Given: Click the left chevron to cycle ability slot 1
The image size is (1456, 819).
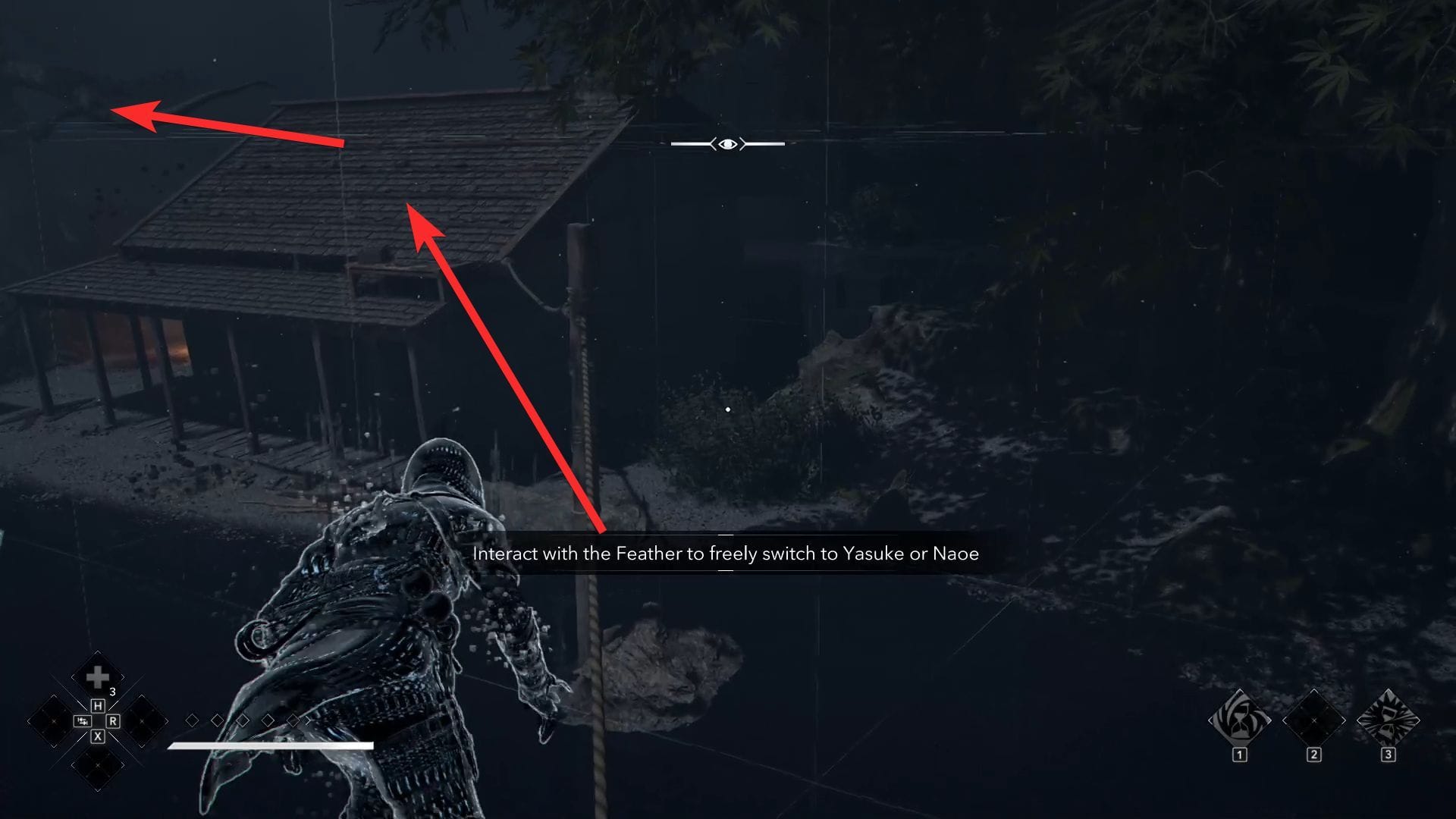Looking at the screenshot, I should 1211,720.
